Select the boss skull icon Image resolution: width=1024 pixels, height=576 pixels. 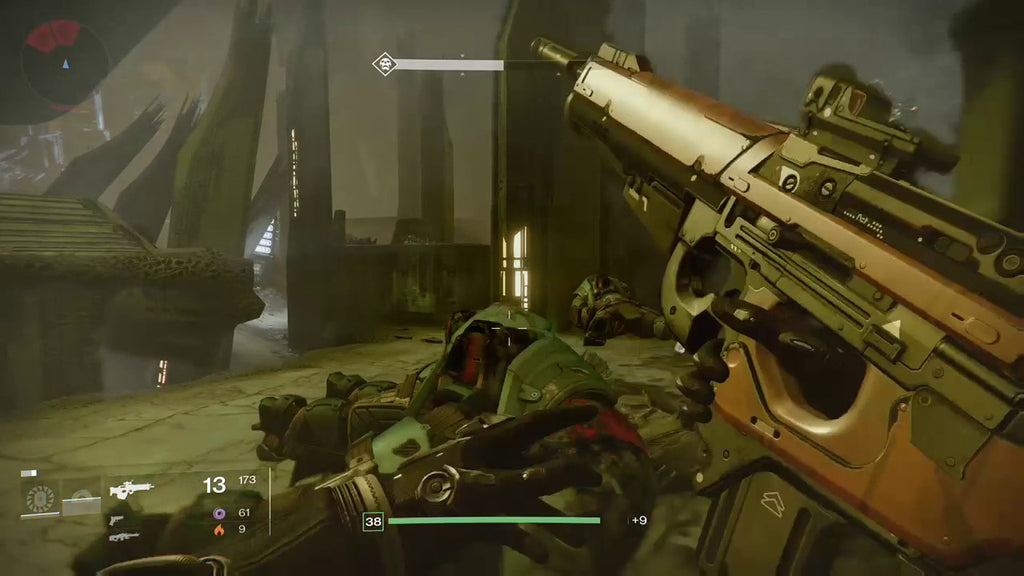tap(384, 65)
